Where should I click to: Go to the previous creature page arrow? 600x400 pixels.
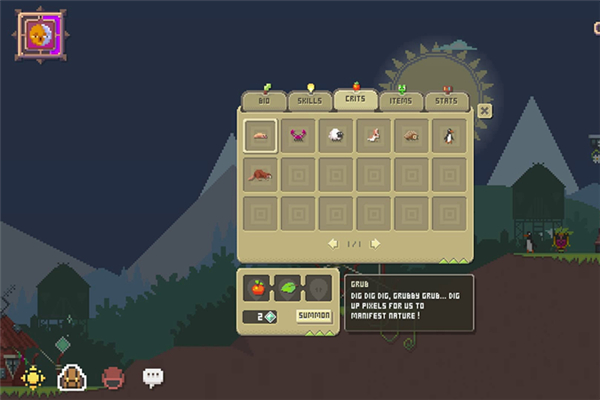pyautogui.click(x=333, y=243)
